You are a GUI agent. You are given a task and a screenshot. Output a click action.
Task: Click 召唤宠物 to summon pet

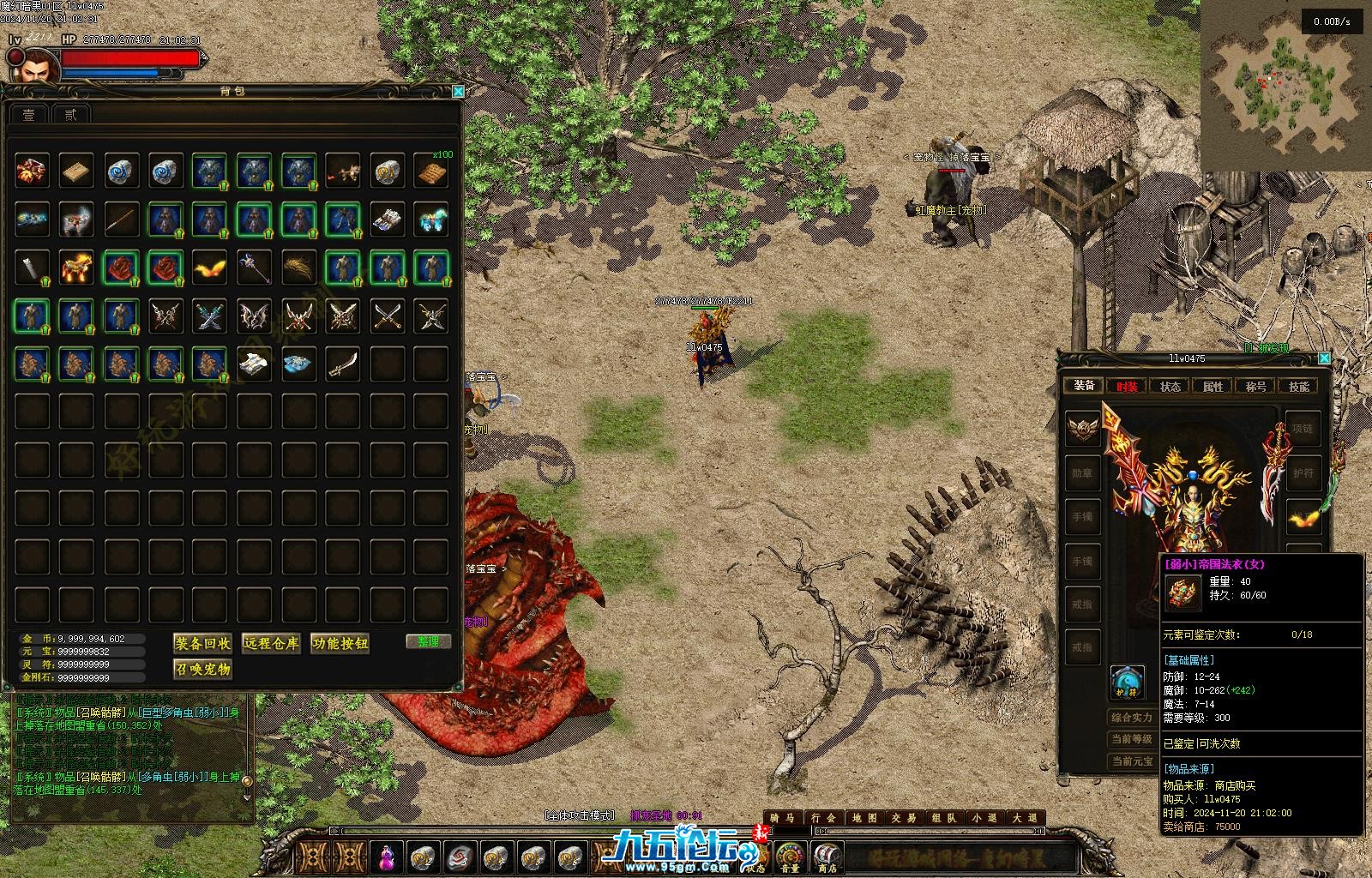[202, 669]
